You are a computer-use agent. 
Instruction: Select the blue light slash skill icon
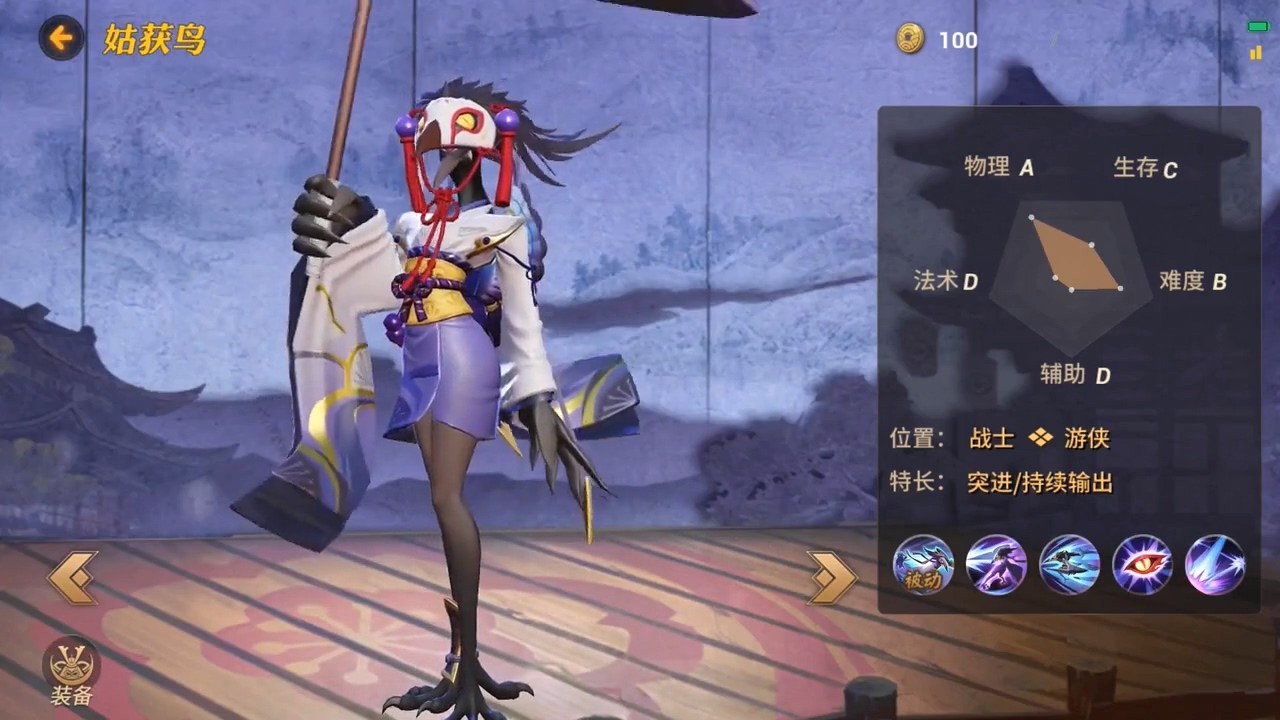tap(1215, 565)
